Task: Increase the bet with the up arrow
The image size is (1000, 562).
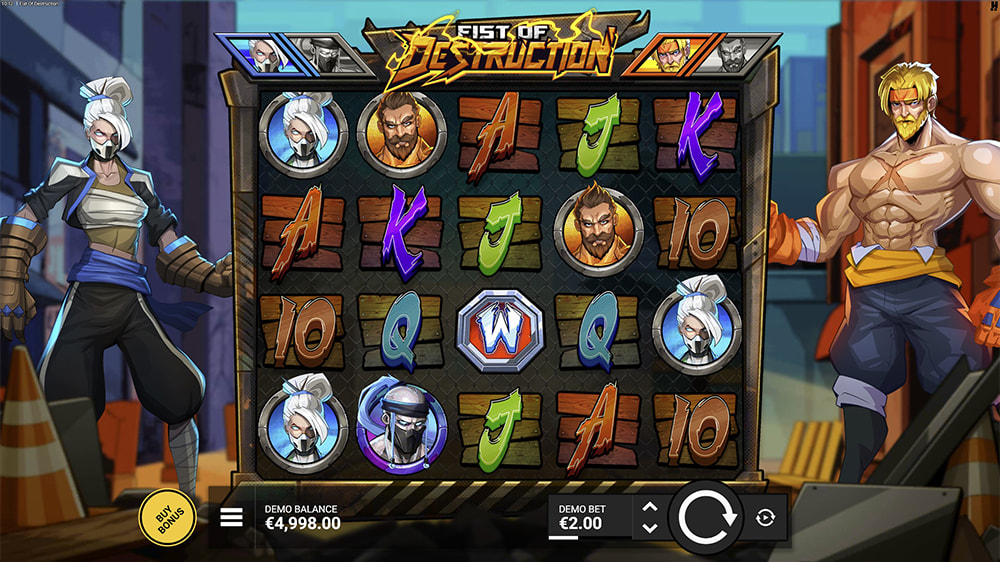Action: coord(650,508)
